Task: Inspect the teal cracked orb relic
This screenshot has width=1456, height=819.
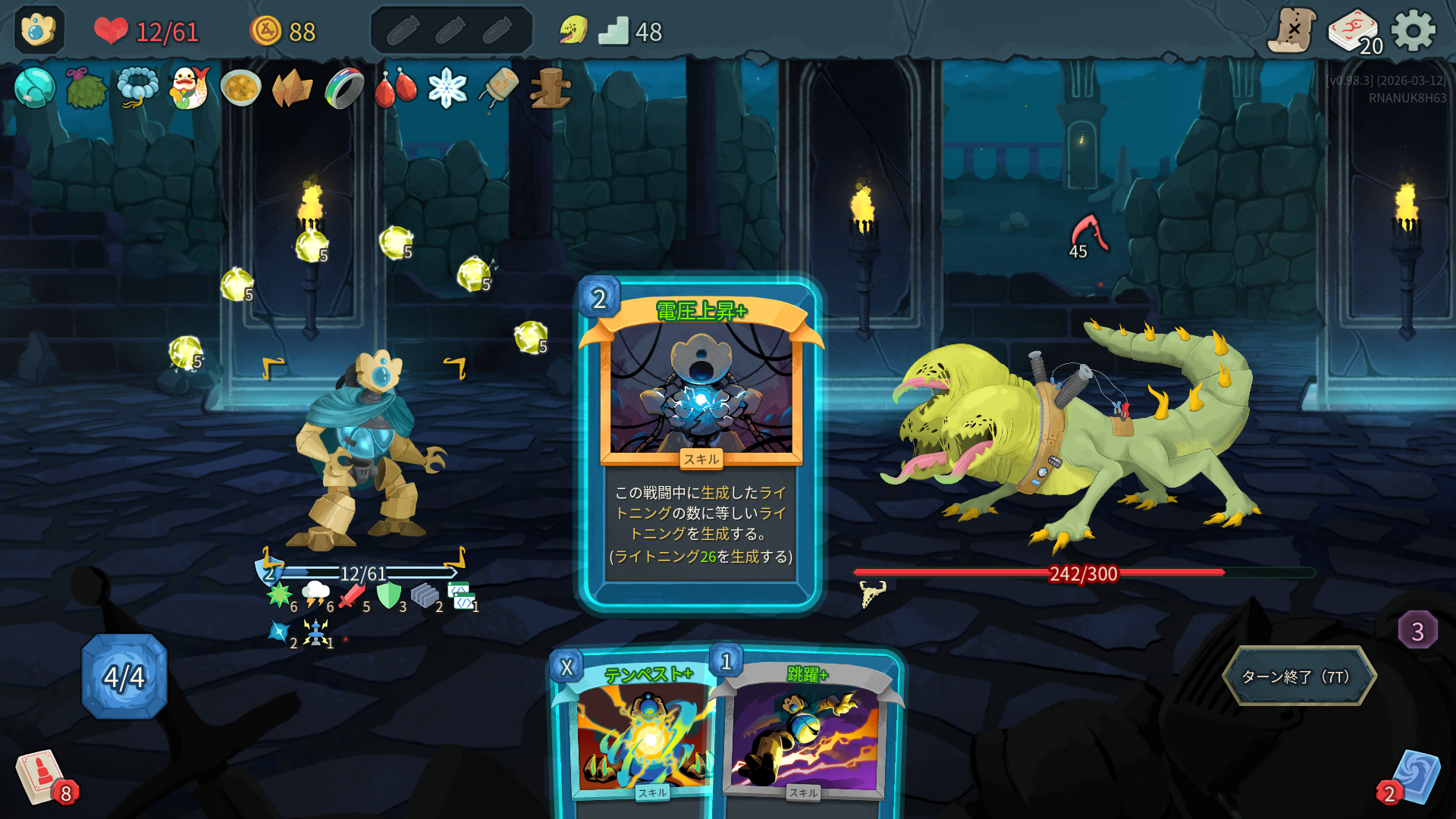Action: [35, 88]
